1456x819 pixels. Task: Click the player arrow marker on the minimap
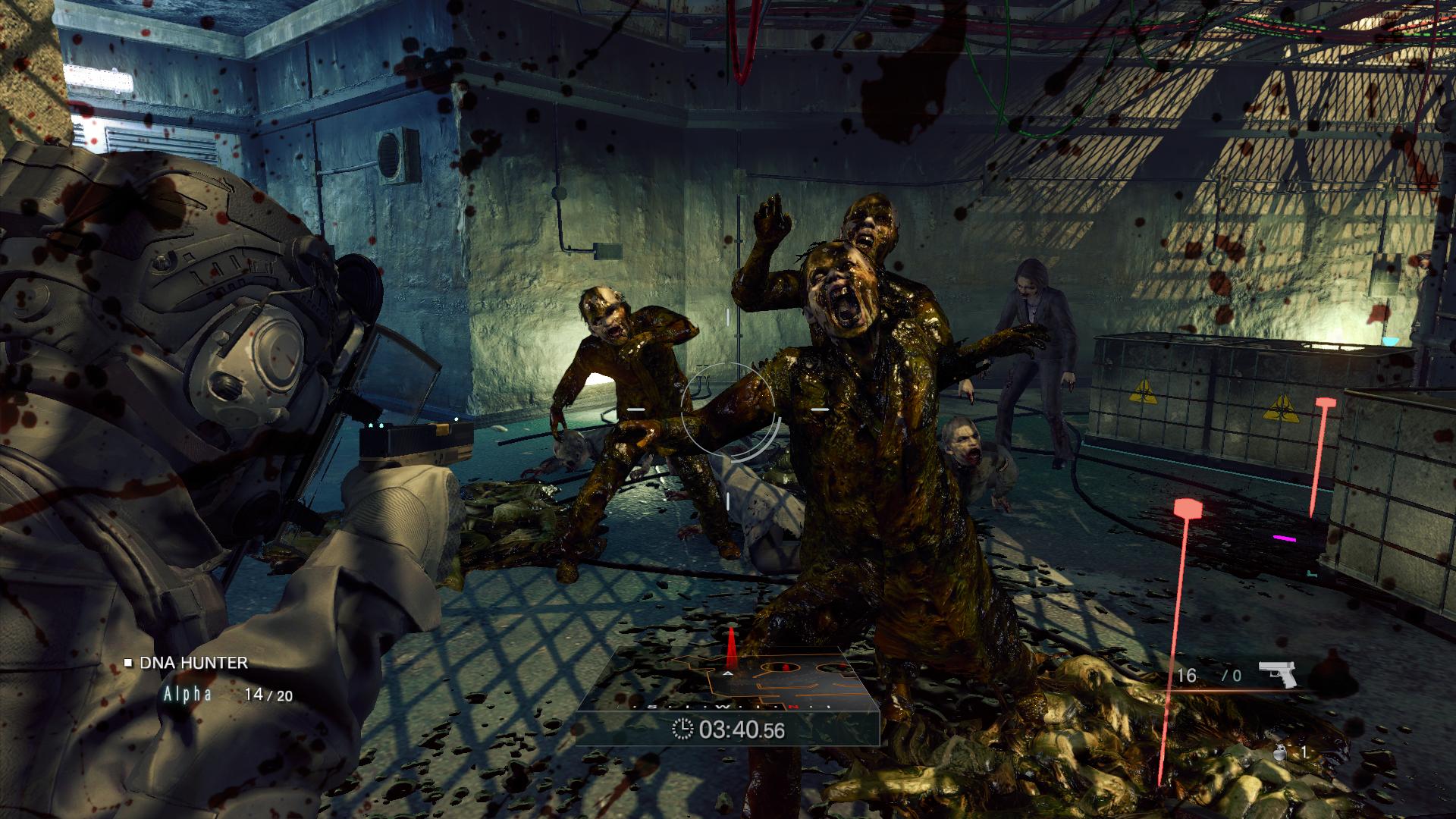coord(728,673)
